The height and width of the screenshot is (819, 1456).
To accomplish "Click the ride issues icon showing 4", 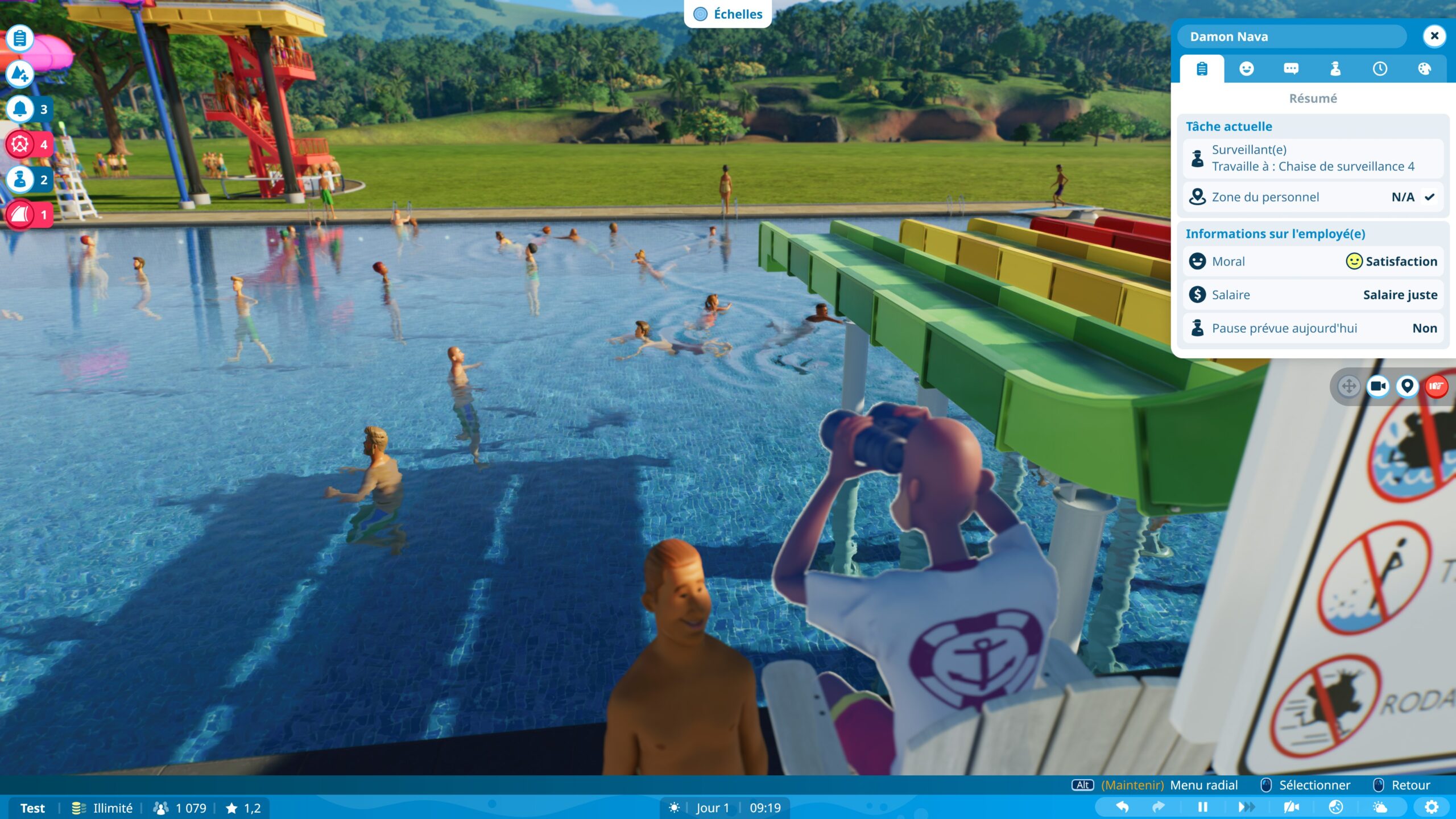I will (x=19, y=144).
